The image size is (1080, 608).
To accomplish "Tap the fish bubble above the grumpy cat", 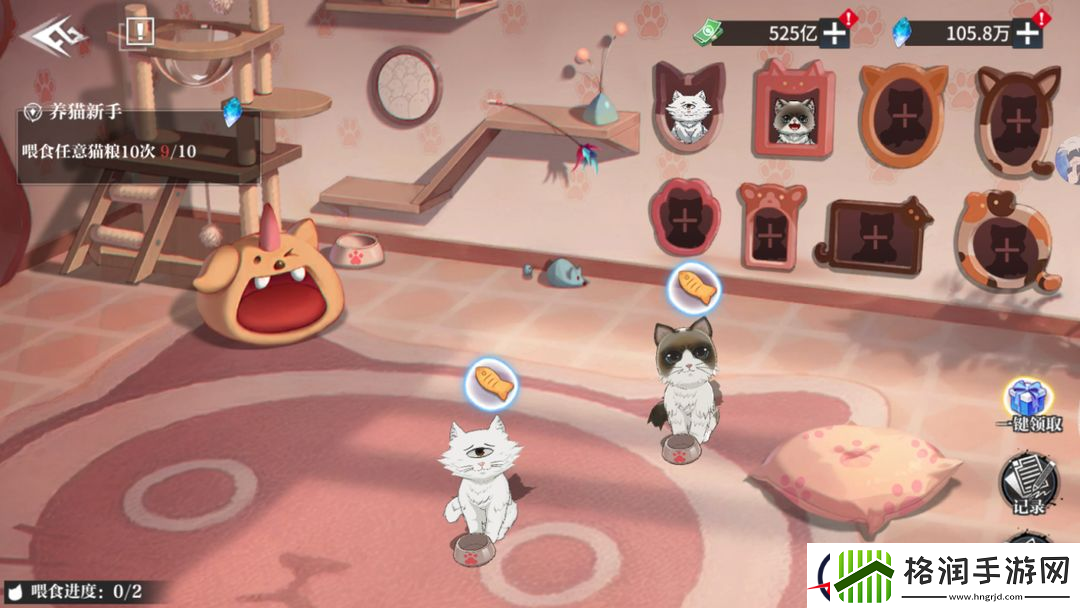I will coord(695,289).
